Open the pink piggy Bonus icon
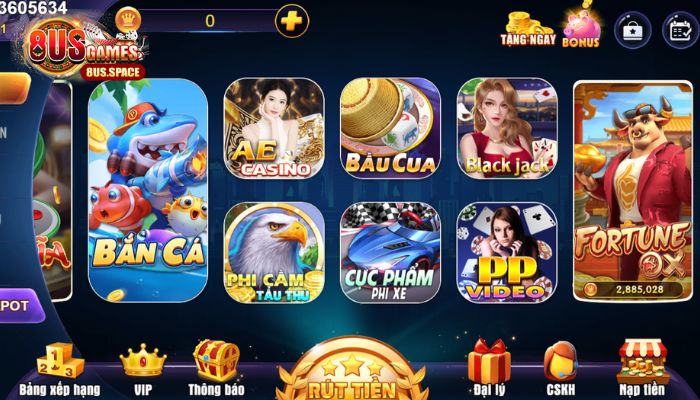Image resolution: width=700 pixels, height=400 pixels. coord(581,28)
